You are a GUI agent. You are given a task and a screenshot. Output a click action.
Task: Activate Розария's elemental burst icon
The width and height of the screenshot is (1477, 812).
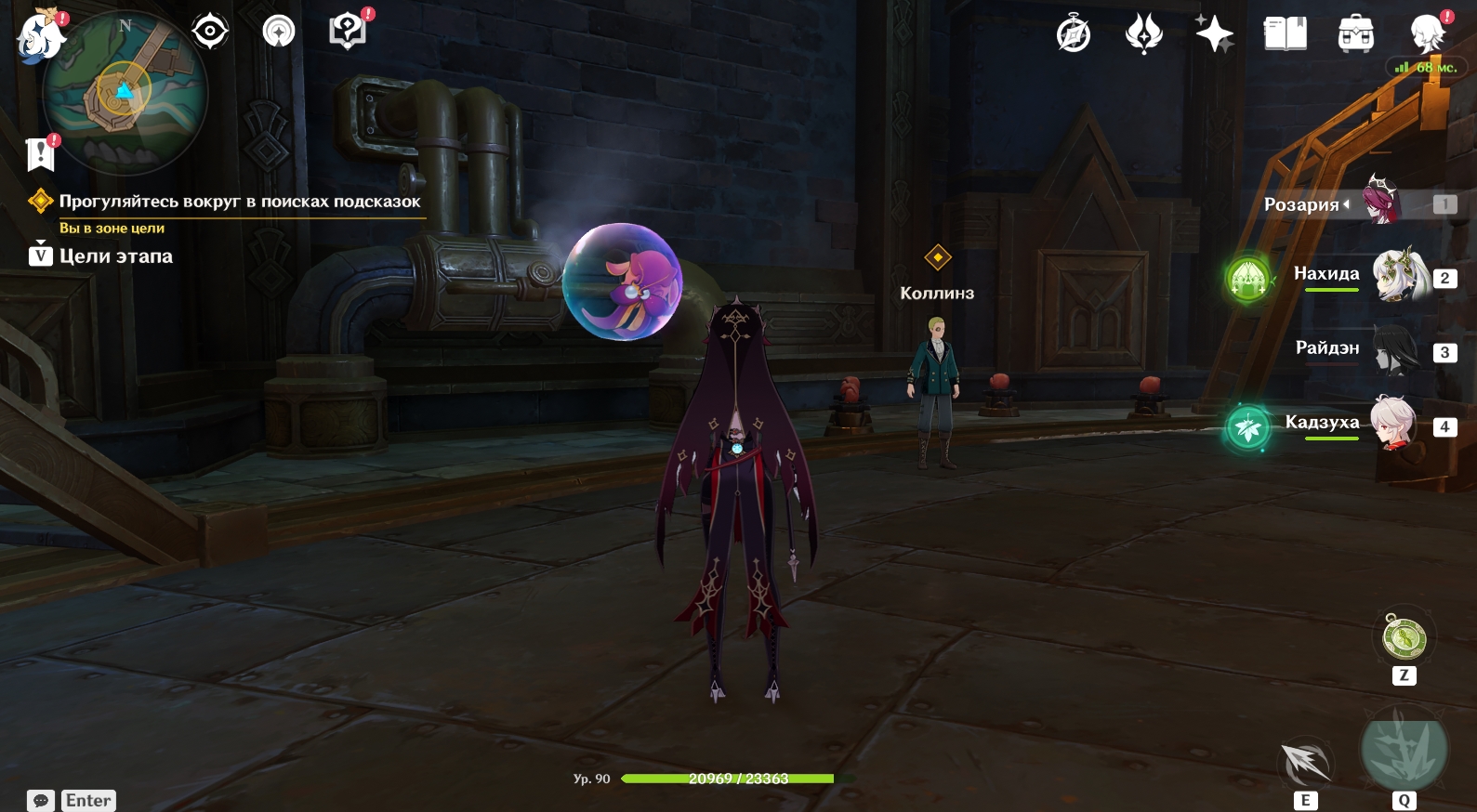[1404, 749]
